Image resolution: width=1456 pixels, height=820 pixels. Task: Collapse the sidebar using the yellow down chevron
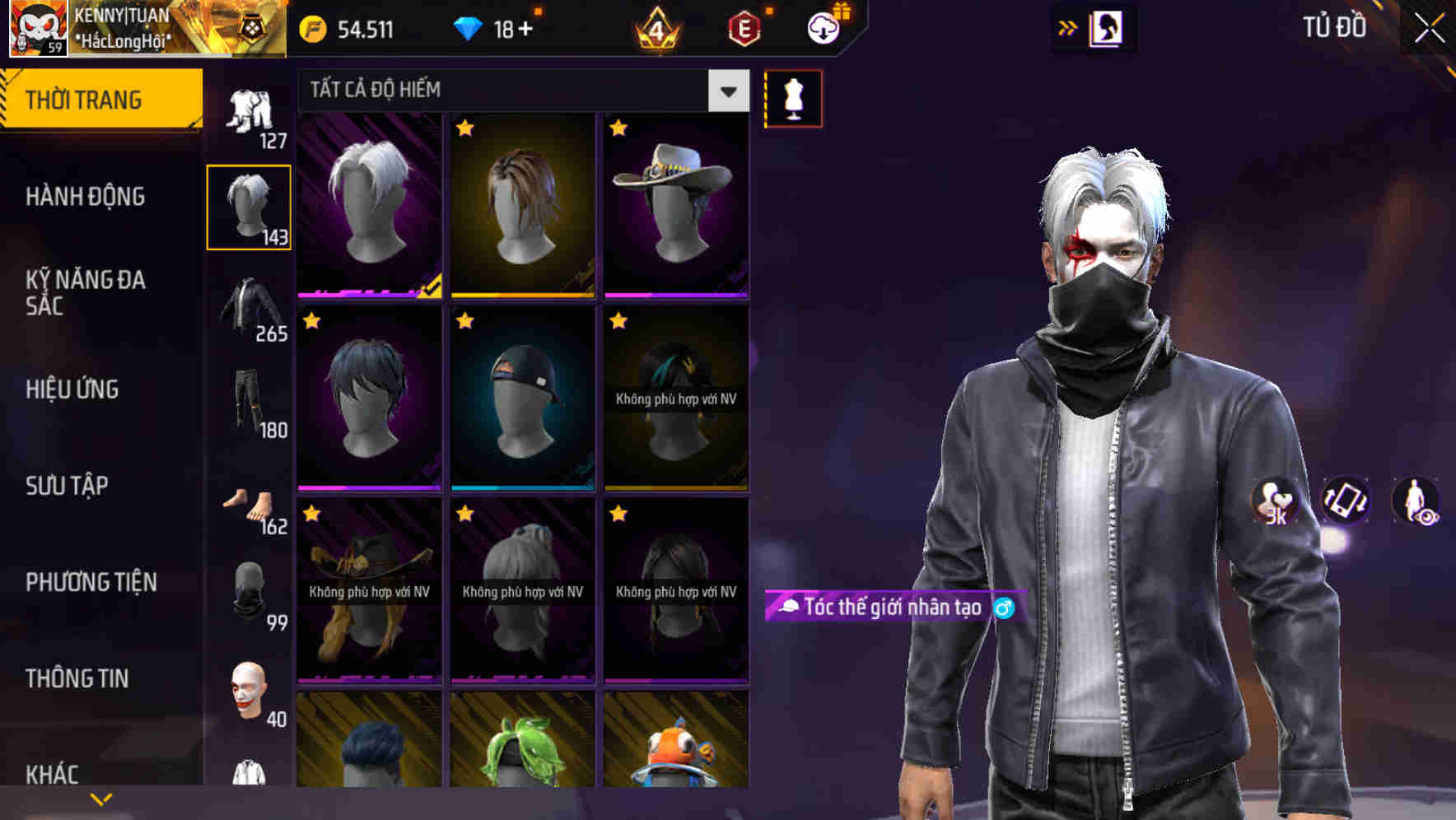click(x=100, y=799)
